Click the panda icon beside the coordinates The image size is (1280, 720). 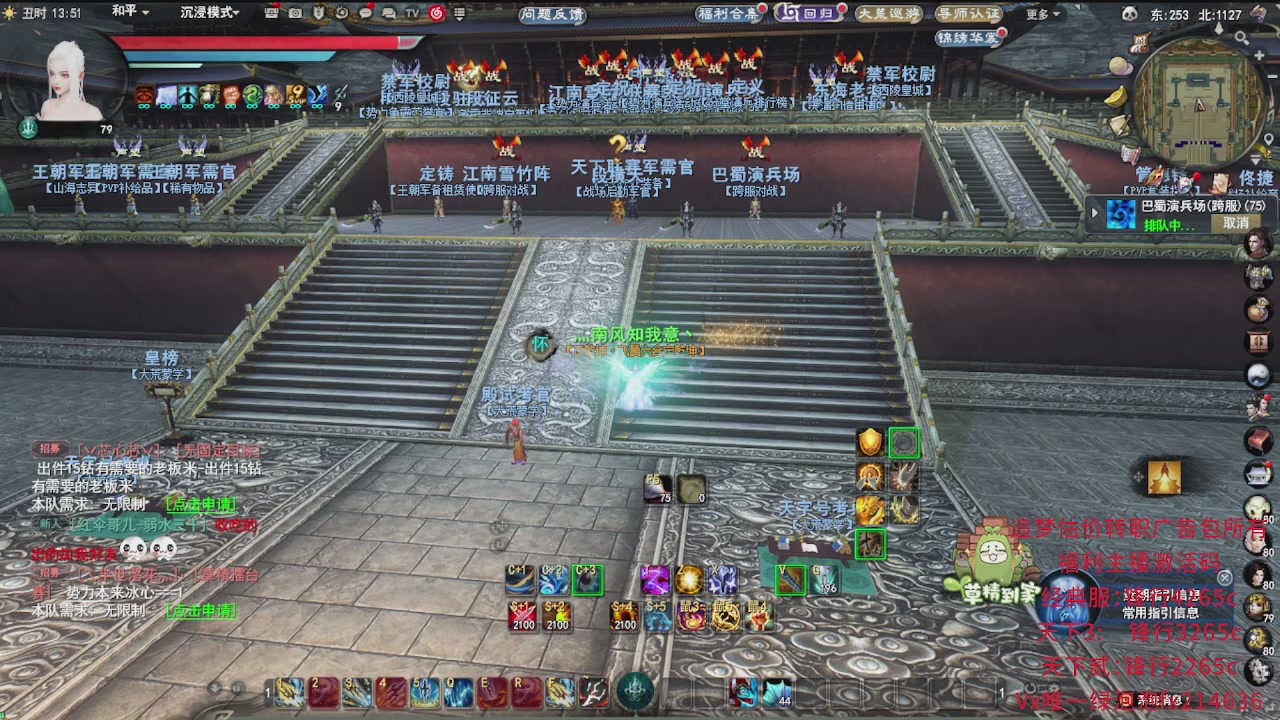point(1130,14)
